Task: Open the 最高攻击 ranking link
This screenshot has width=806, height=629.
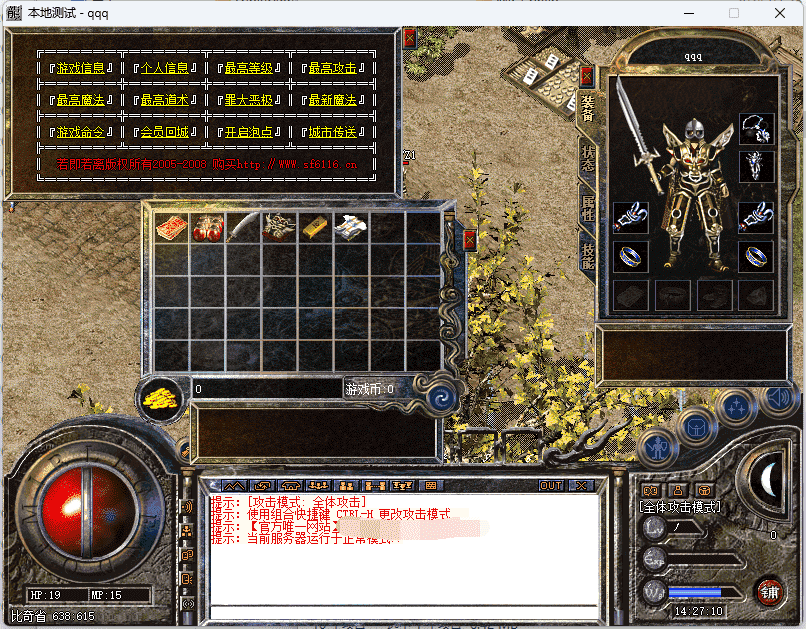Action: pyautogui.click(x=332, y=68)
